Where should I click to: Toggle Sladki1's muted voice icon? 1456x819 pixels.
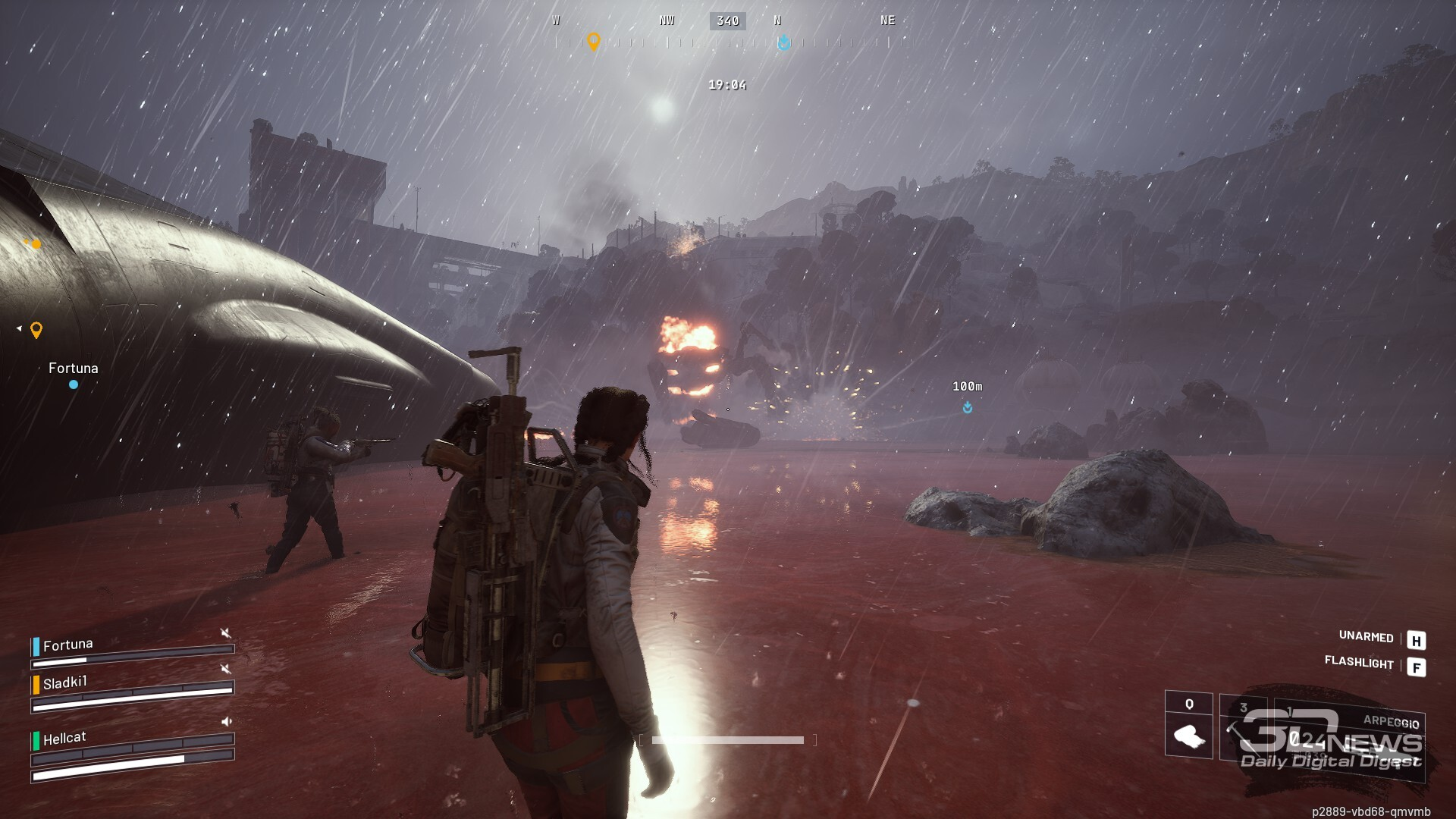[x=225, y=668]
